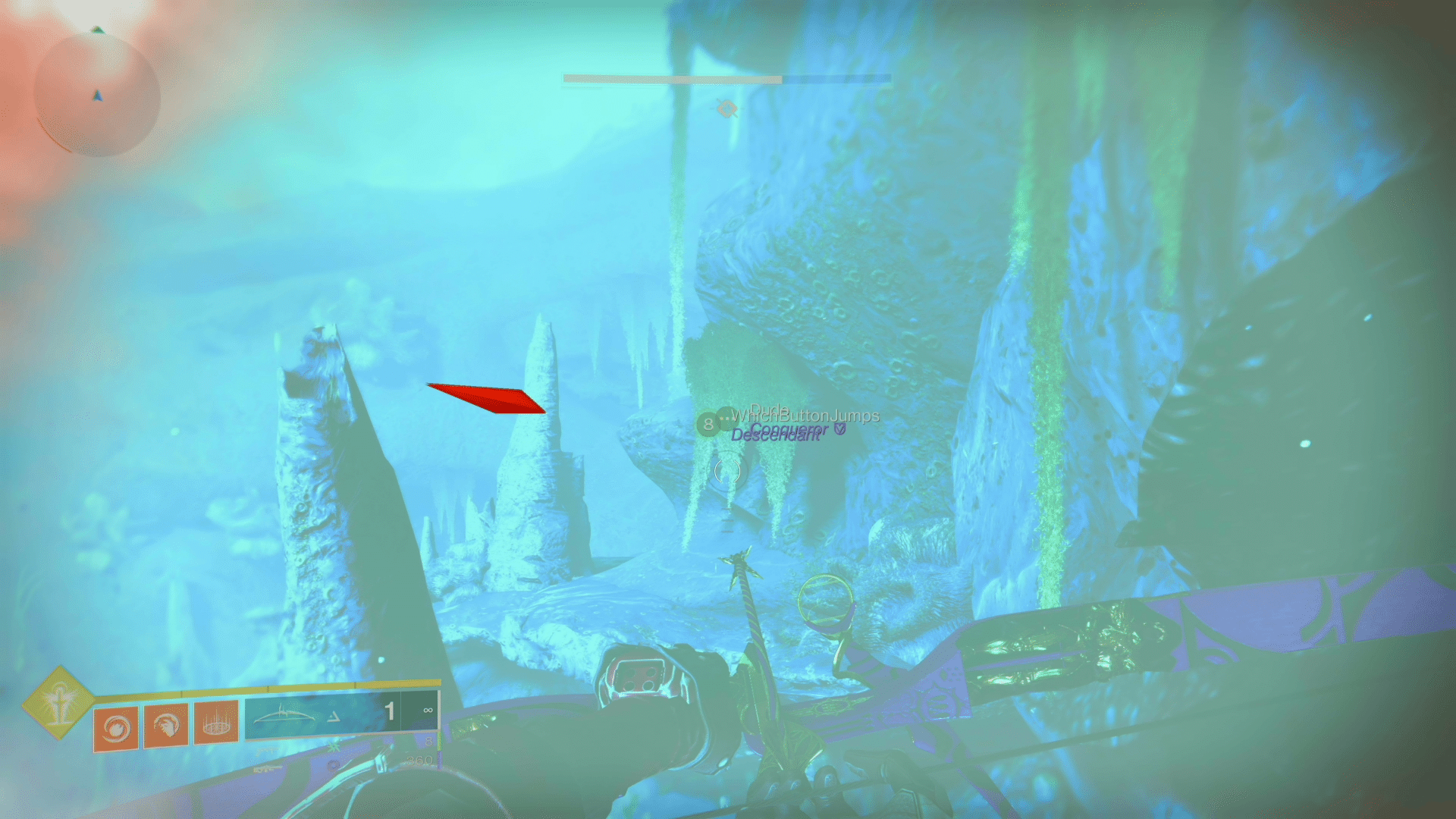Click the nameplate labeled Dude
Screen dimensions: 1456x819
[x=770, y=409]
